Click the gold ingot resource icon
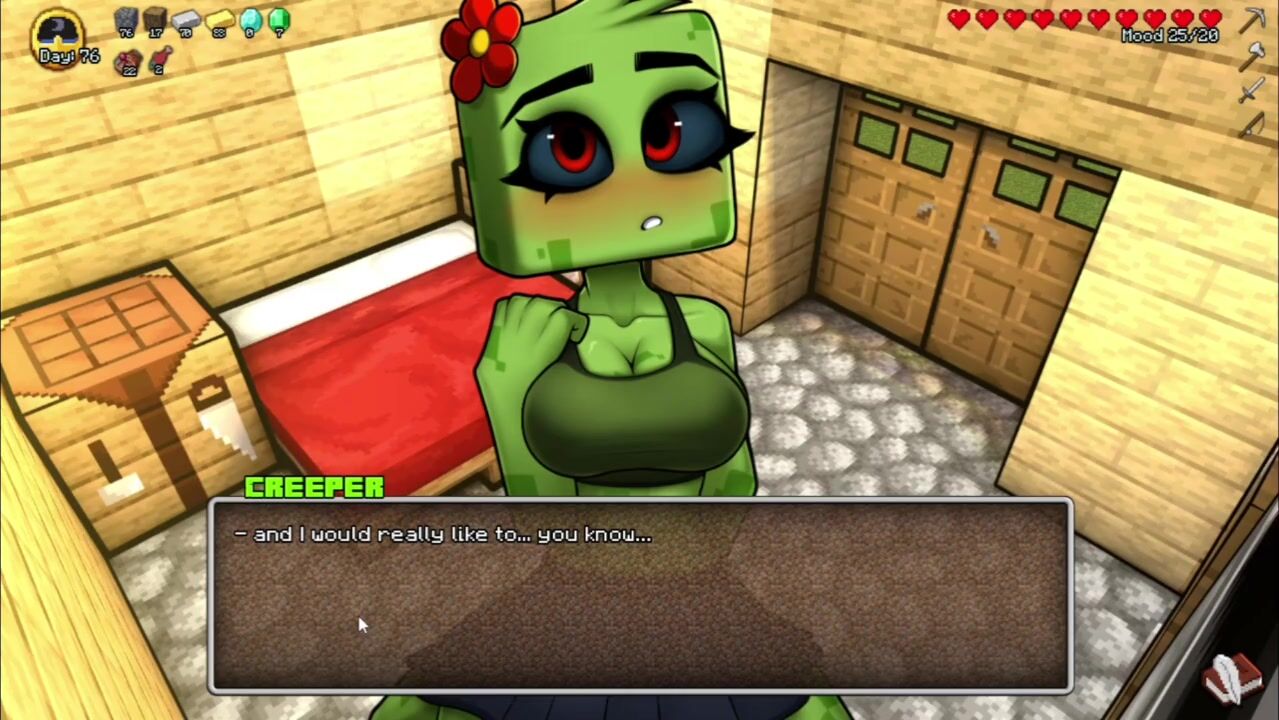The height and width of the screenshot is (720, 1279). pyautogui.click(x=219, y=20)
